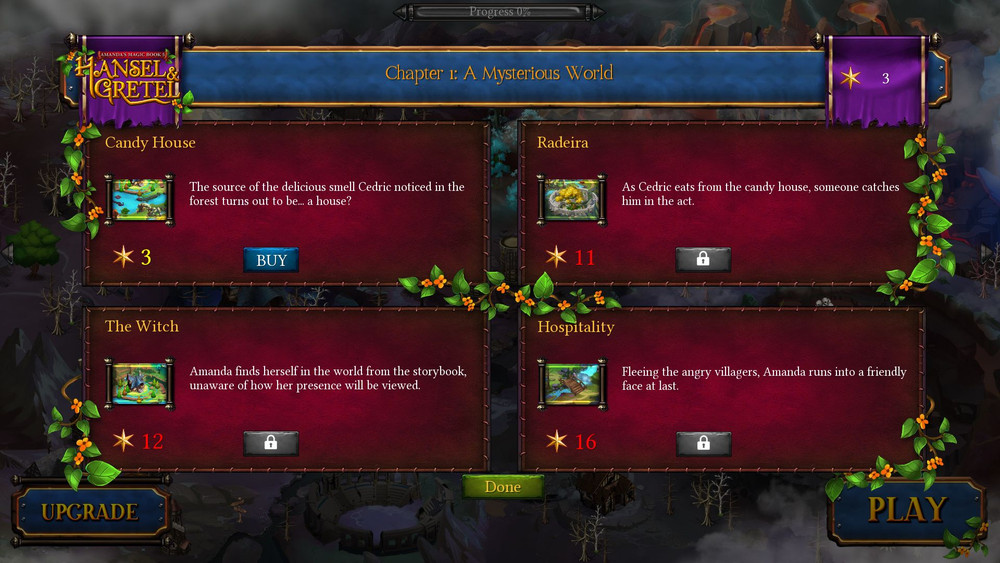Pick the Hospitality level thumbnail
The height and width of the screenshot is (563, 1000).
(x=572, y=384)
